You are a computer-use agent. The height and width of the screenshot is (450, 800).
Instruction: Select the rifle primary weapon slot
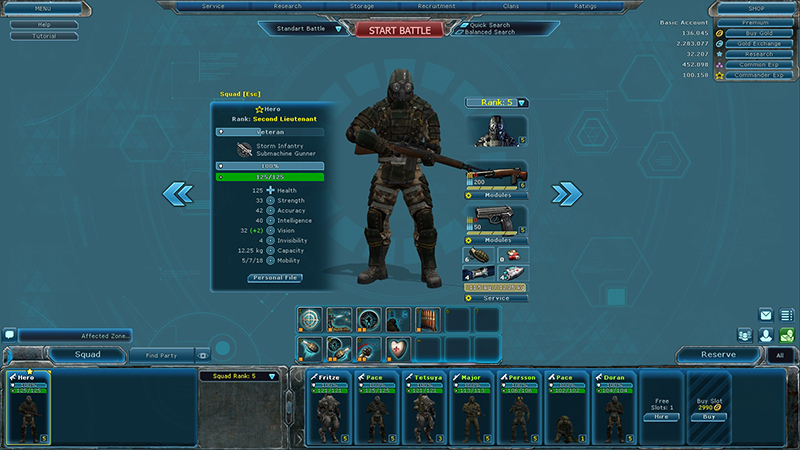pyautogui.click(x=495, y=176)
